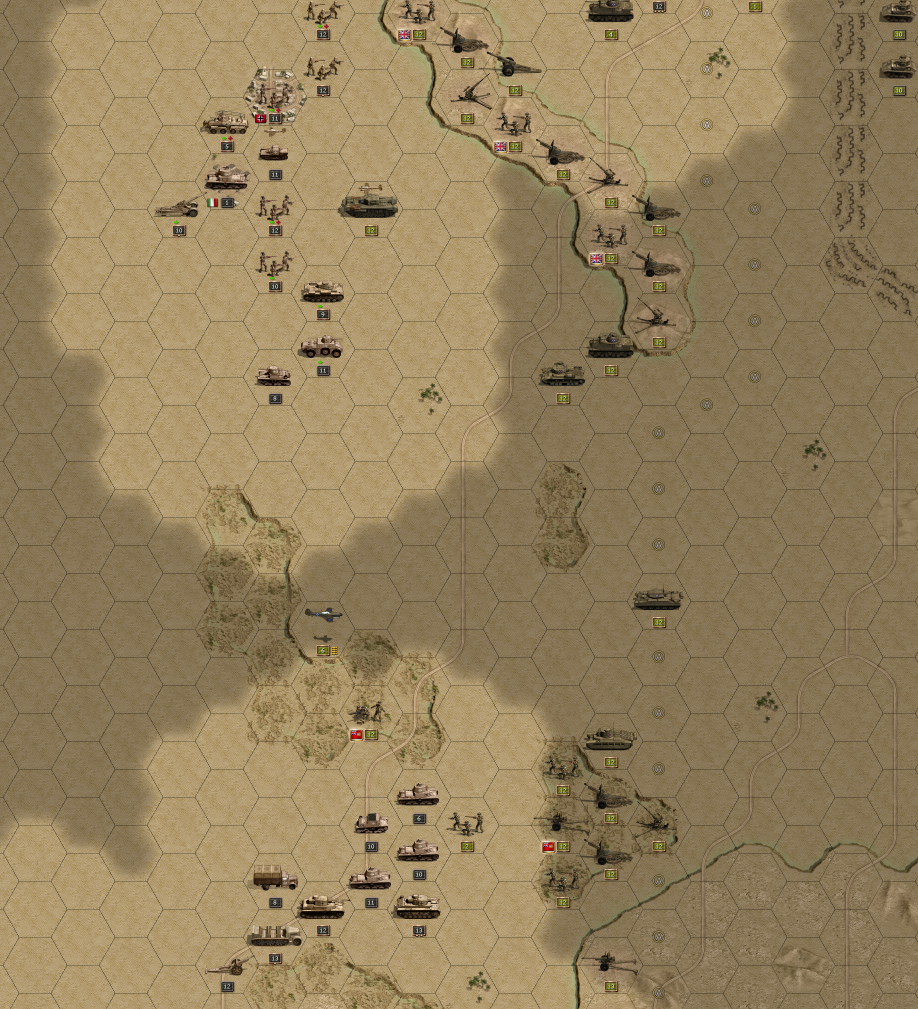This screenshot has width=918, height=1009.
Task: Select the fighter aircraft unit
Action: tap(322, 613)
